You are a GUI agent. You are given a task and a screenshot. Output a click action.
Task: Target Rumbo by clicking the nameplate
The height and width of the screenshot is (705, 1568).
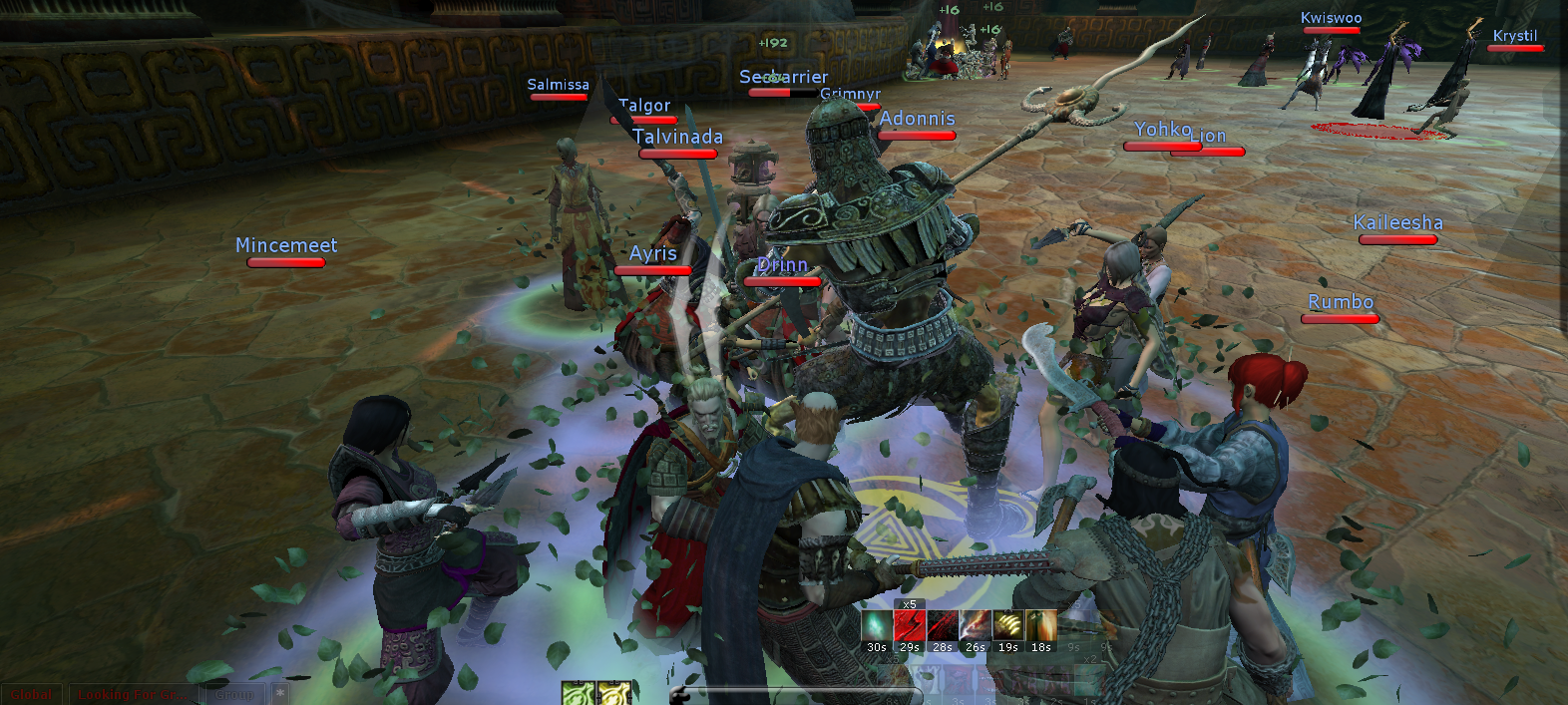coord(1341,302)
